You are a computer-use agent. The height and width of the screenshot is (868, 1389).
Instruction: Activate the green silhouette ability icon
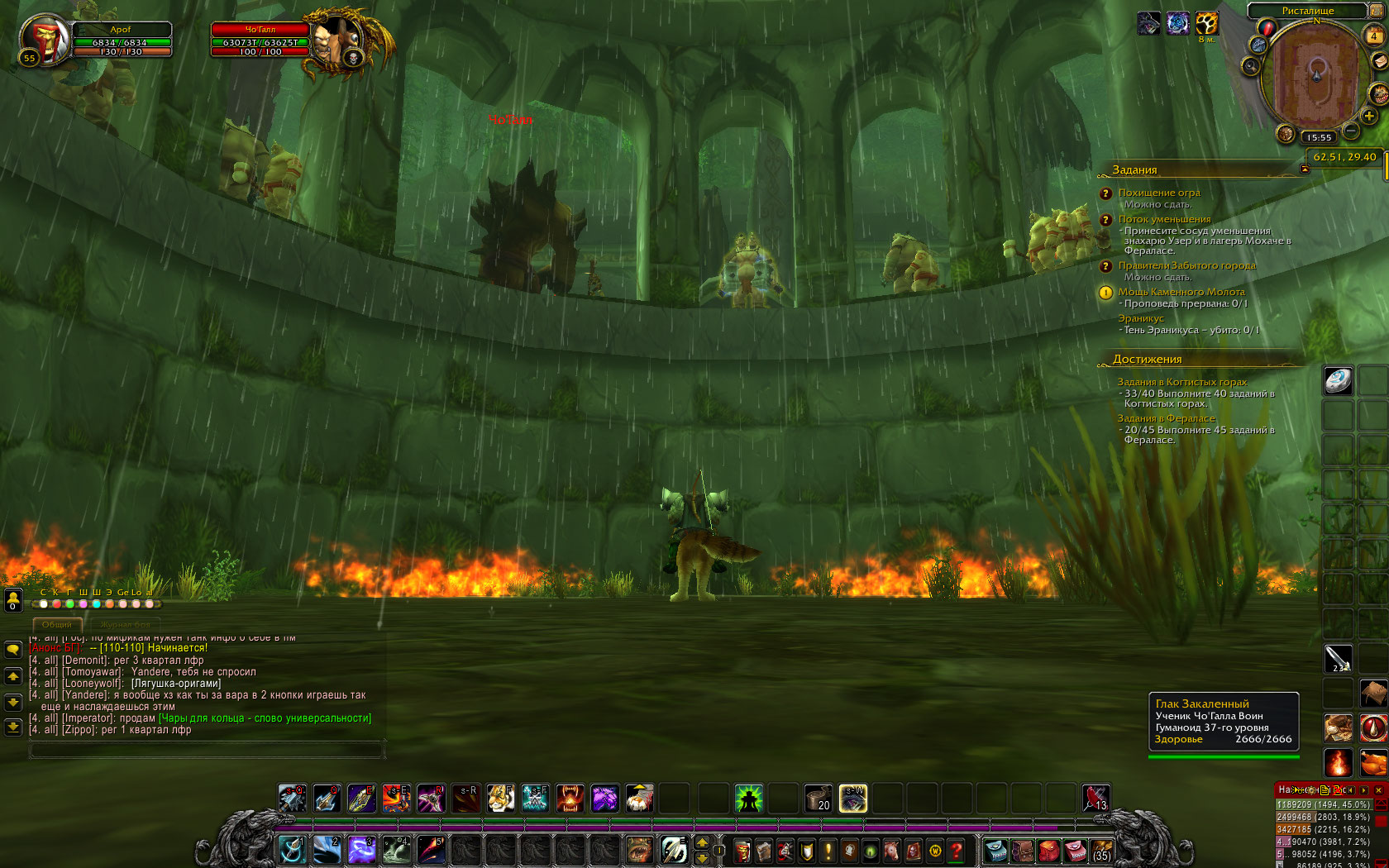(x=748, y=799)
